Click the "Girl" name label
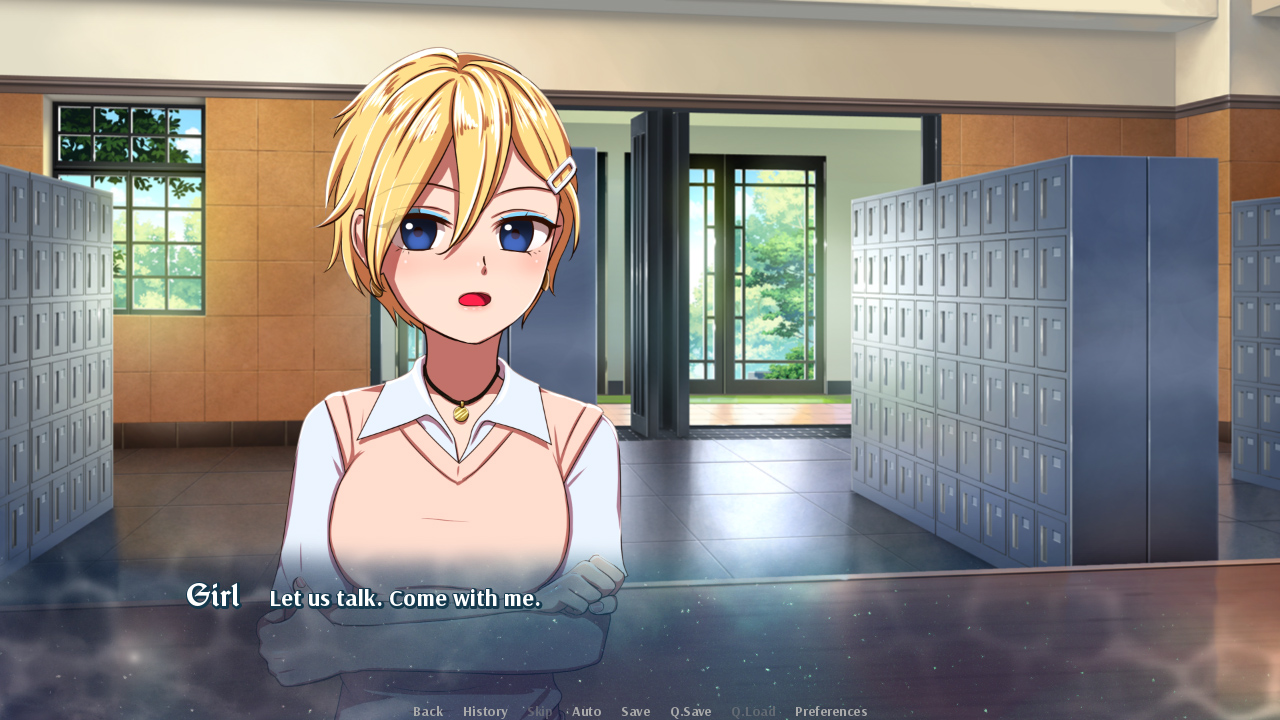Screen dimensions: 1280x720 tap(213, 595)
